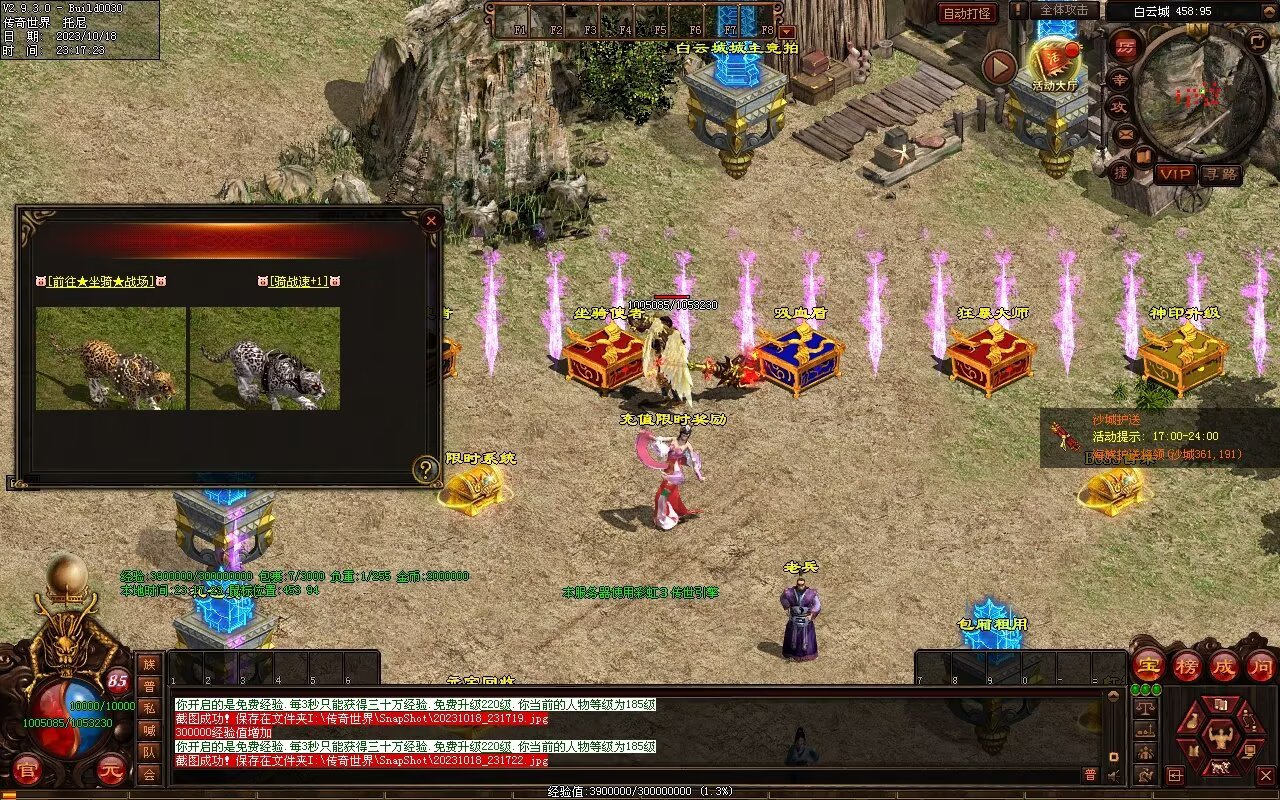Open the character panel muscle-figure icon
The image size is (1280, 800).
[x=1219, y=737]
